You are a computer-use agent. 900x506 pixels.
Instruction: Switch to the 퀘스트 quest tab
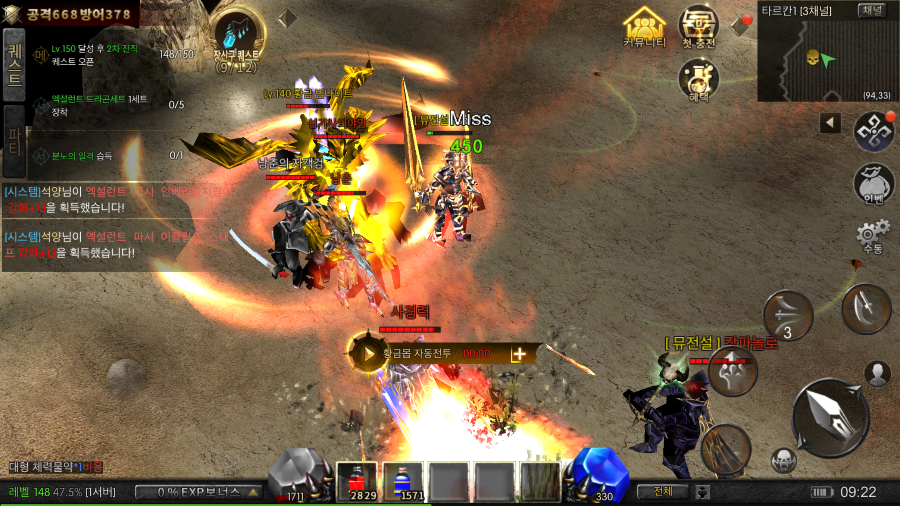pos(14,65)
